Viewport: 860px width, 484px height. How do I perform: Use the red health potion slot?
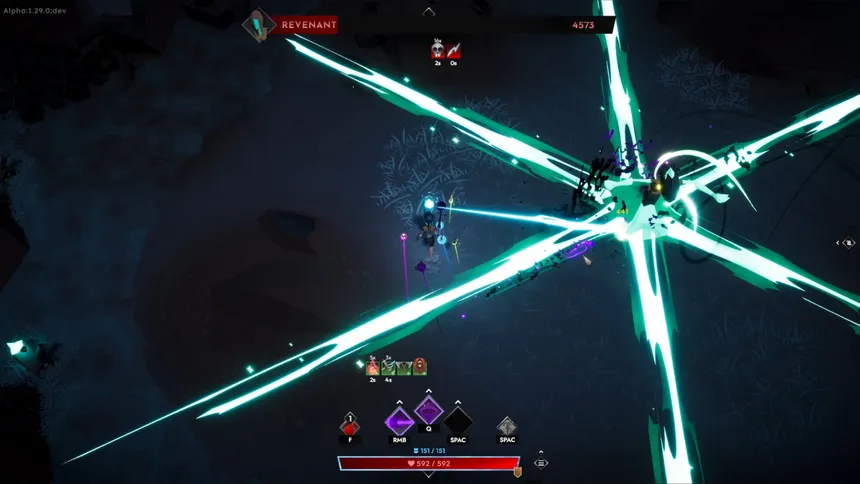(x=349, y=426)
